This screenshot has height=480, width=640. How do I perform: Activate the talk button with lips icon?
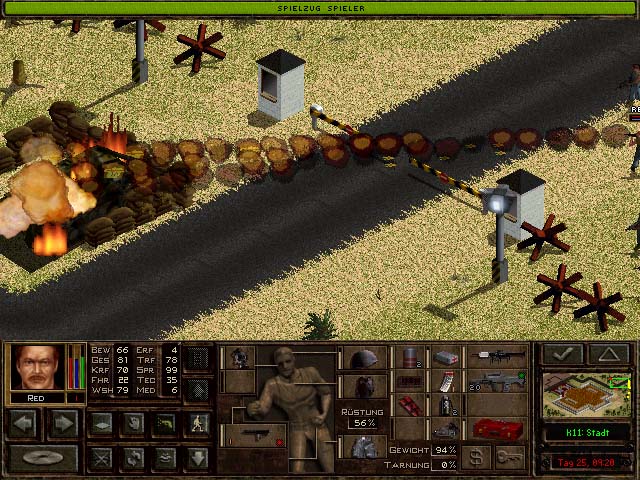point(166,458)
